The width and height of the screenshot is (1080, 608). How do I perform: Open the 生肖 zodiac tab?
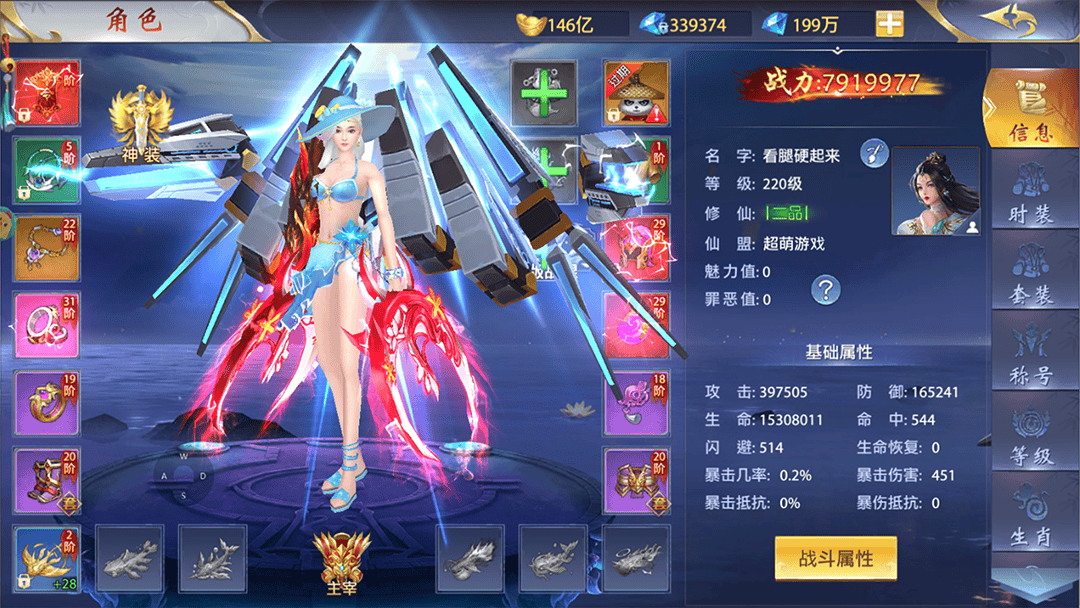[x=1030, y=520]
